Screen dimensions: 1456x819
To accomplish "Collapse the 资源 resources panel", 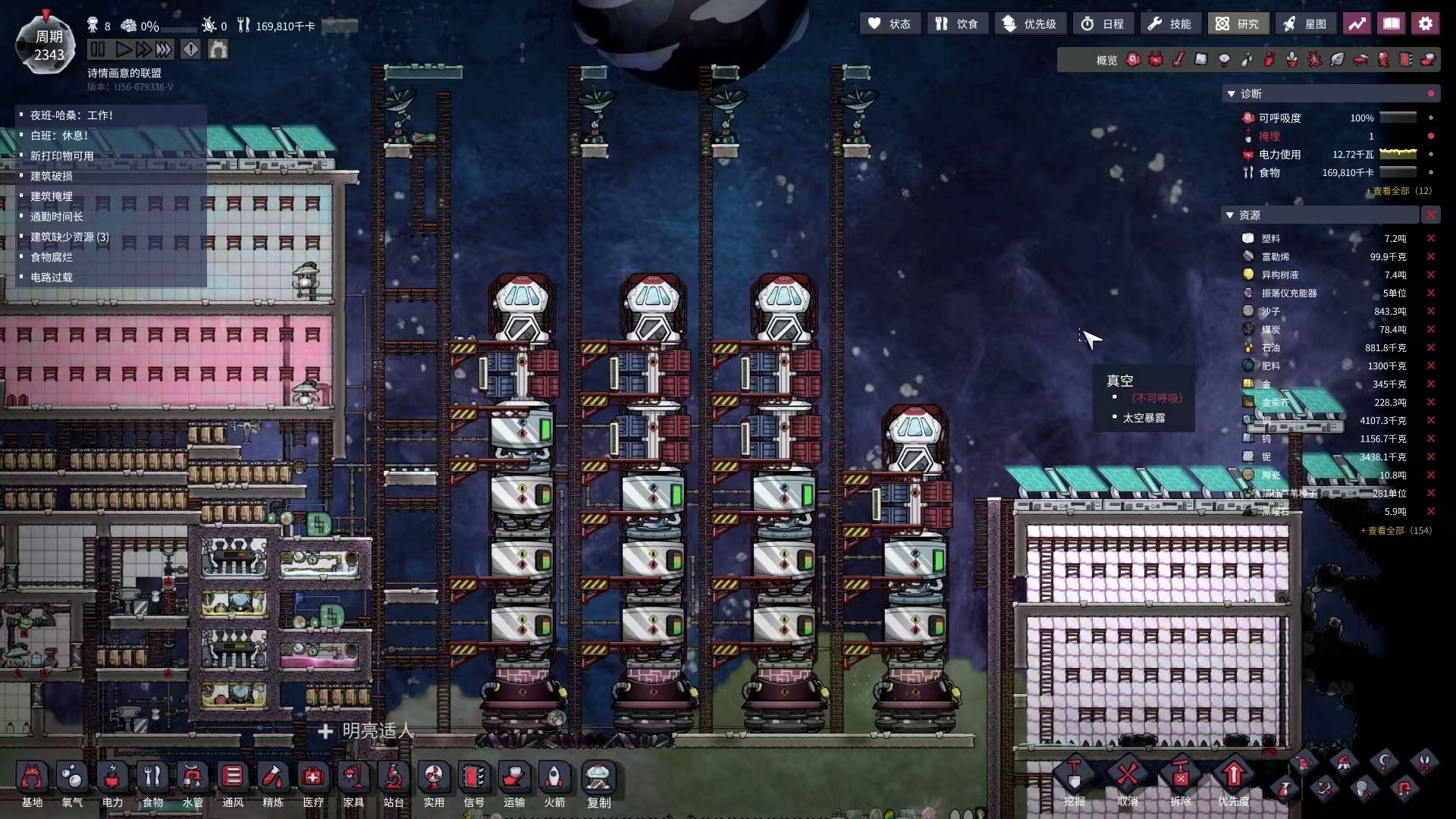I will [1231, 215].
